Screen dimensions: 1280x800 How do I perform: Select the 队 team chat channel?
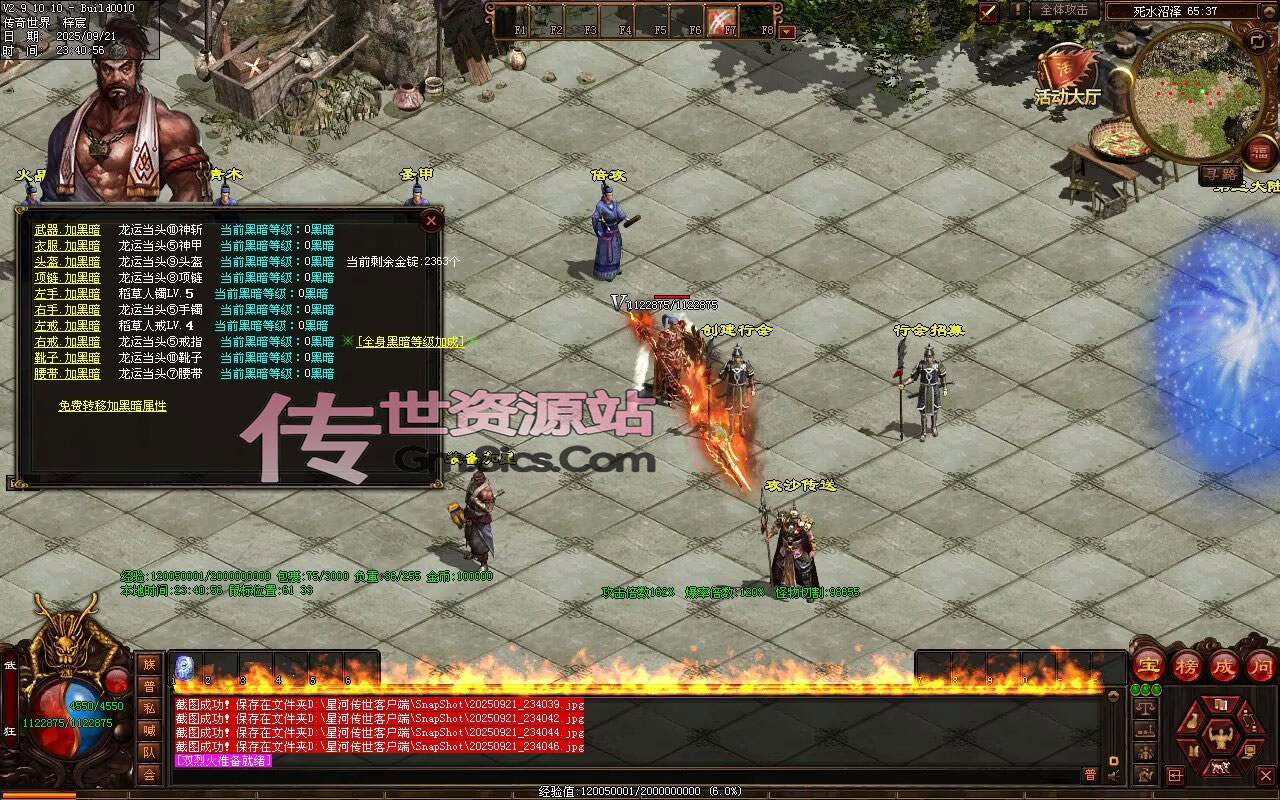[x=149, y=752]
